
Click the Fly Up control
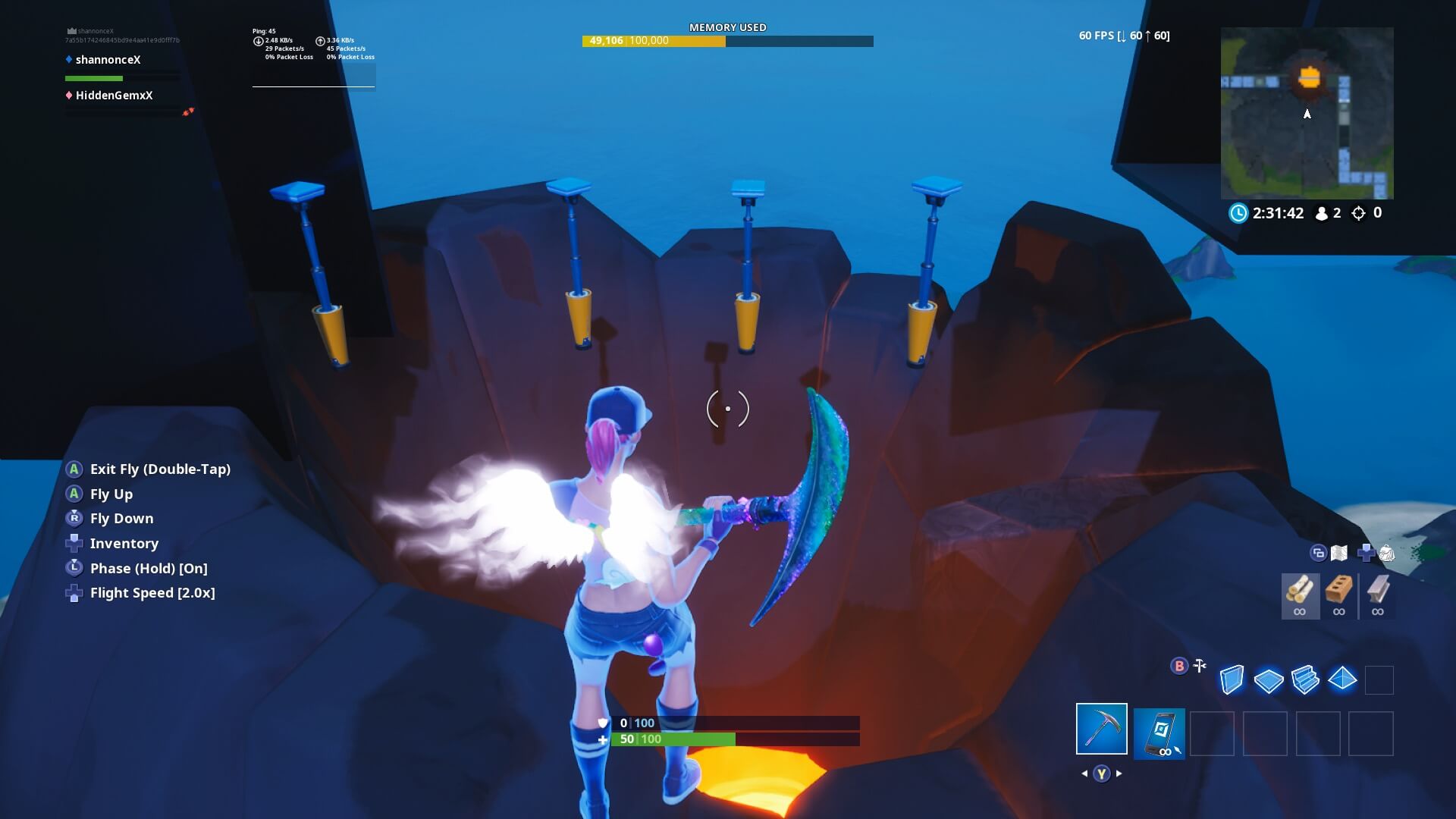111,494
